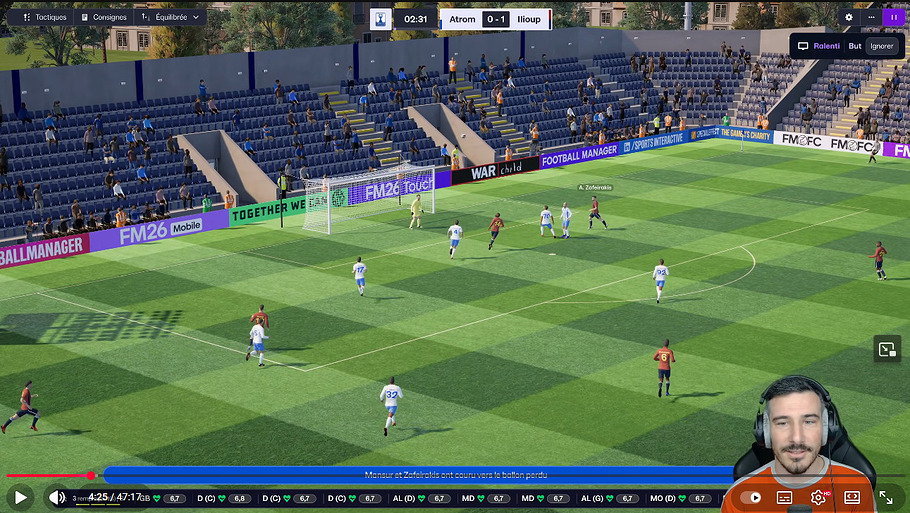Pause the match with the purple button
The height and width of the screenshot is (513, 910).
(x=893, y=17)
